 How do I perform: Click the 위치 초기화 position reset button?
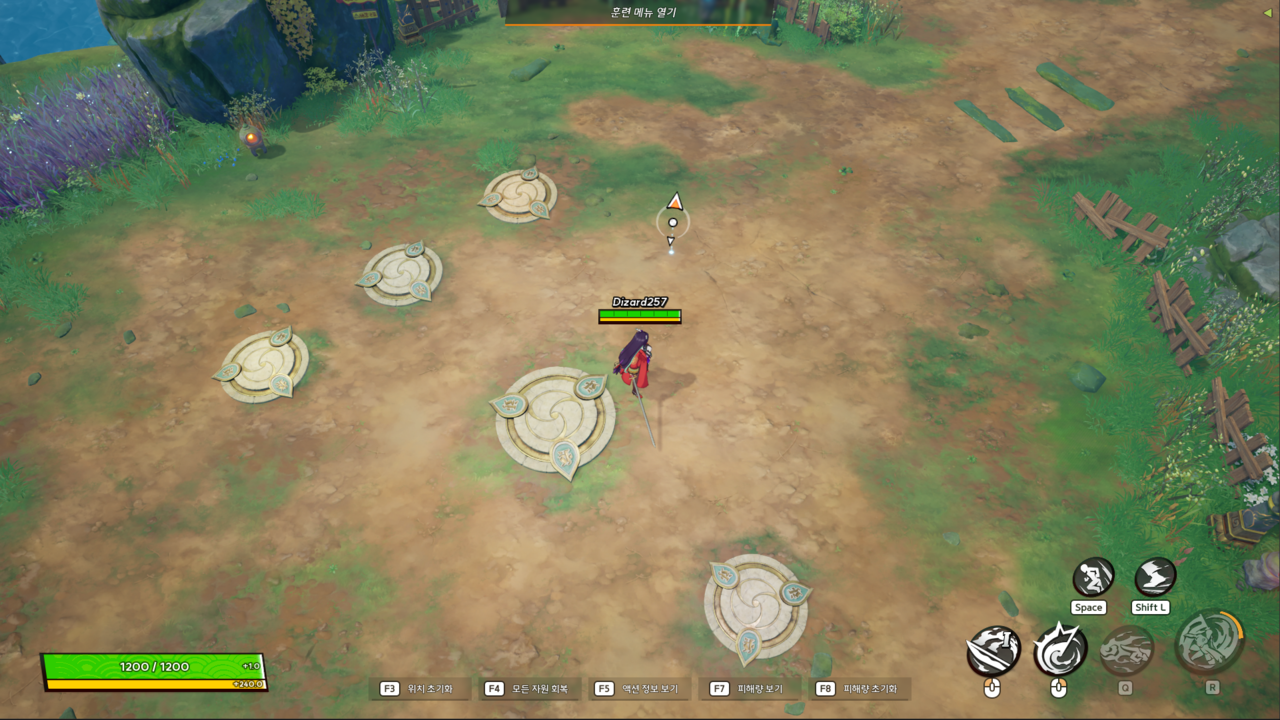(419, 689)
